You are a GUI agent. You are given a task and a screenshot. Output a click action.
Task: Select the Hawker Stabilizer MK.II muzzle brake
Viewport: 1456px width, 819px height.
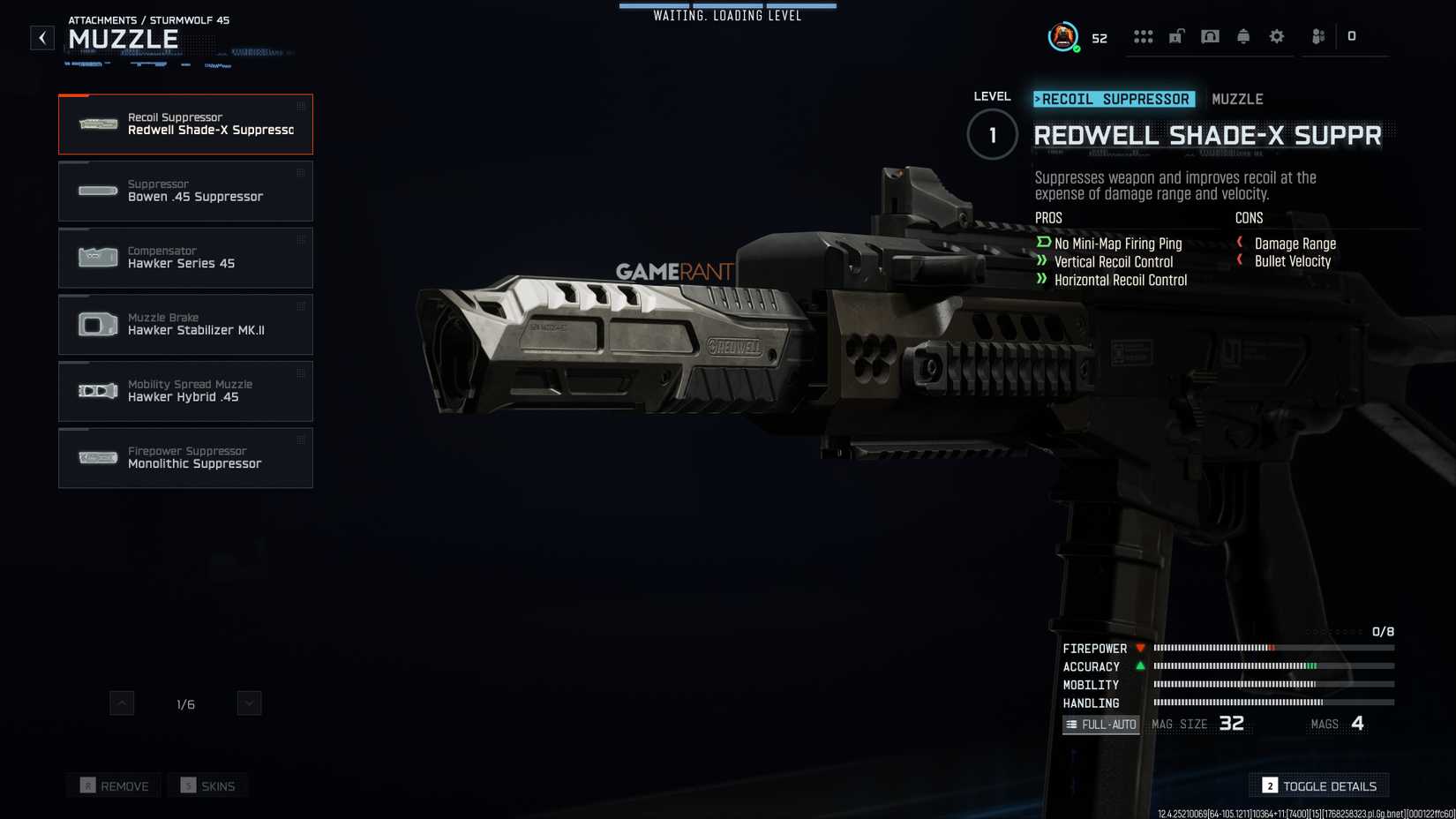click(x=185, y=324)
